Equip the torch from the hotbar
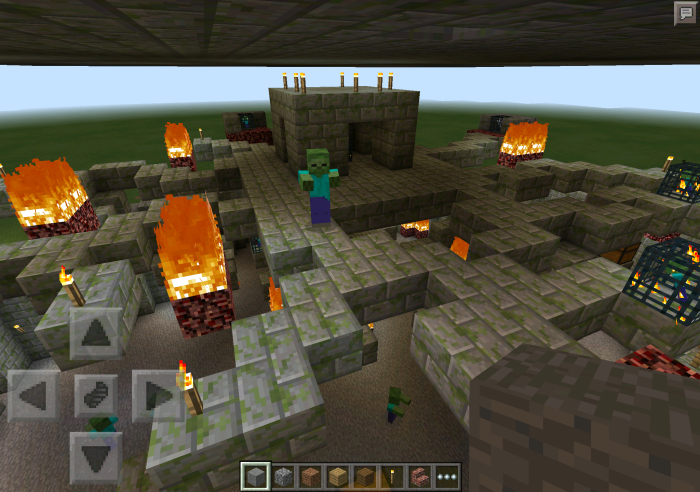Screen dimensions: 700x492 tap(392, 477)
